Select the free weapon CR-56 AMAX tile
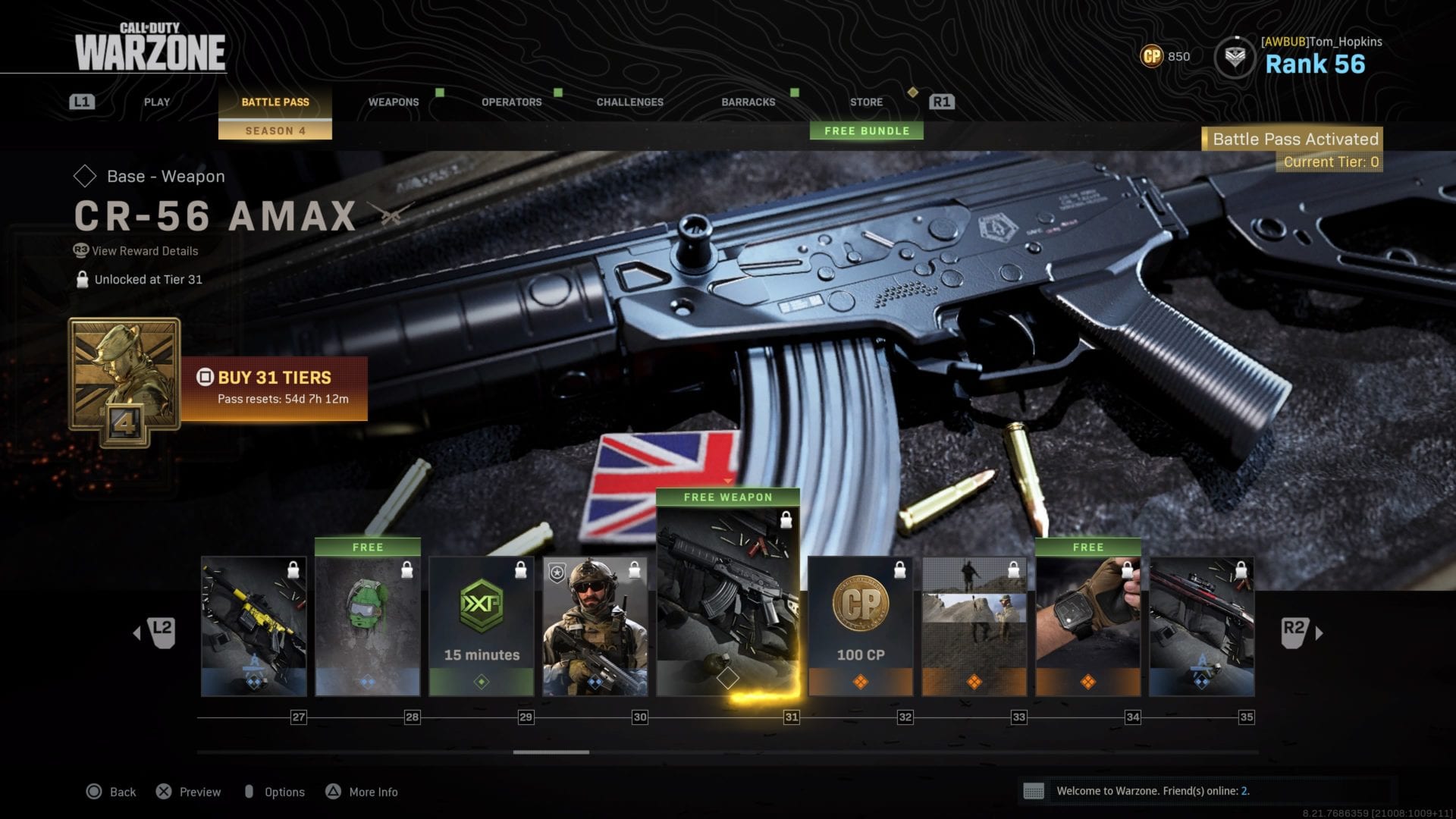 click(x=727, y=599)
